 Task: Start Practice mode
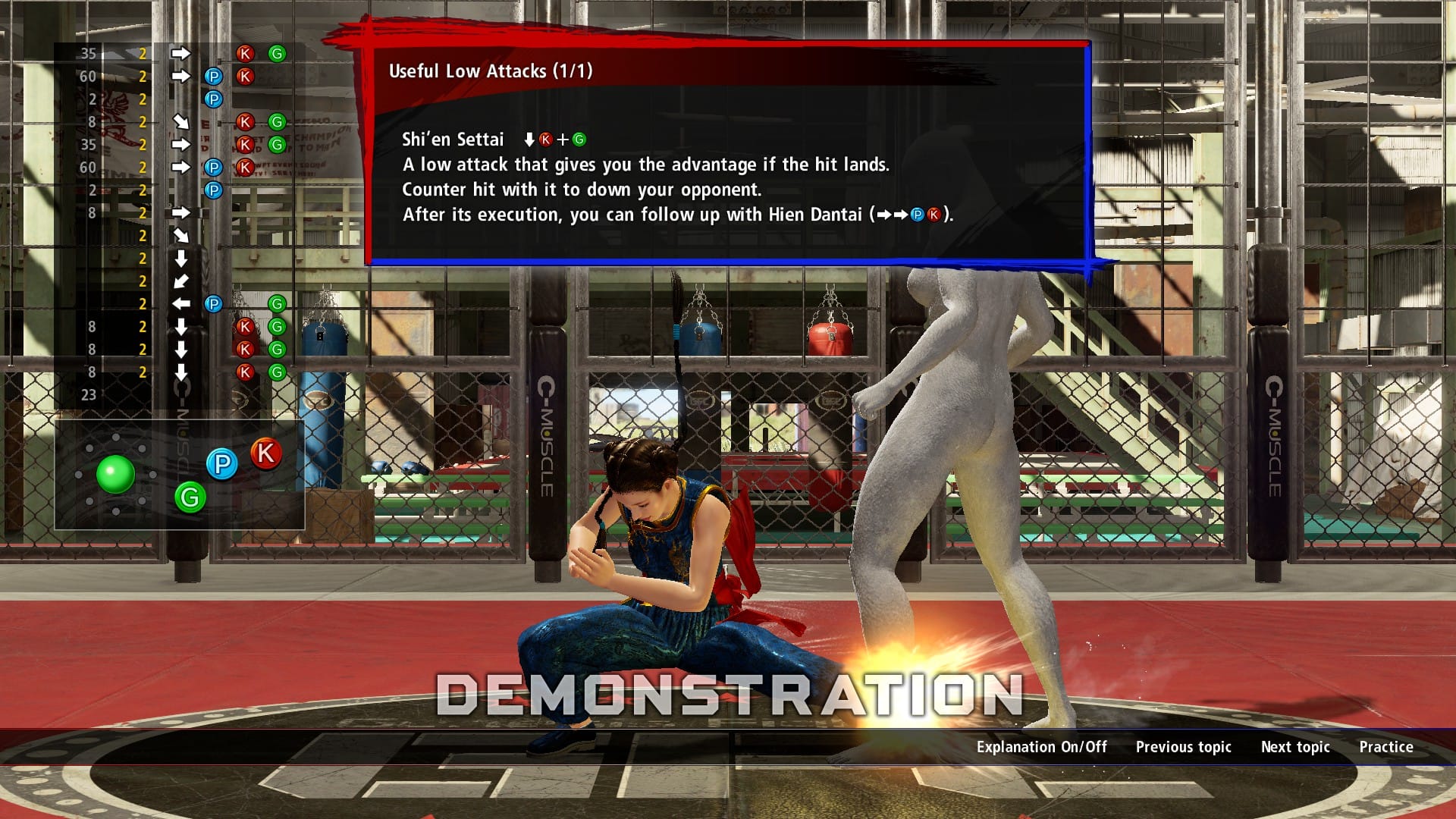point(1385,747)
